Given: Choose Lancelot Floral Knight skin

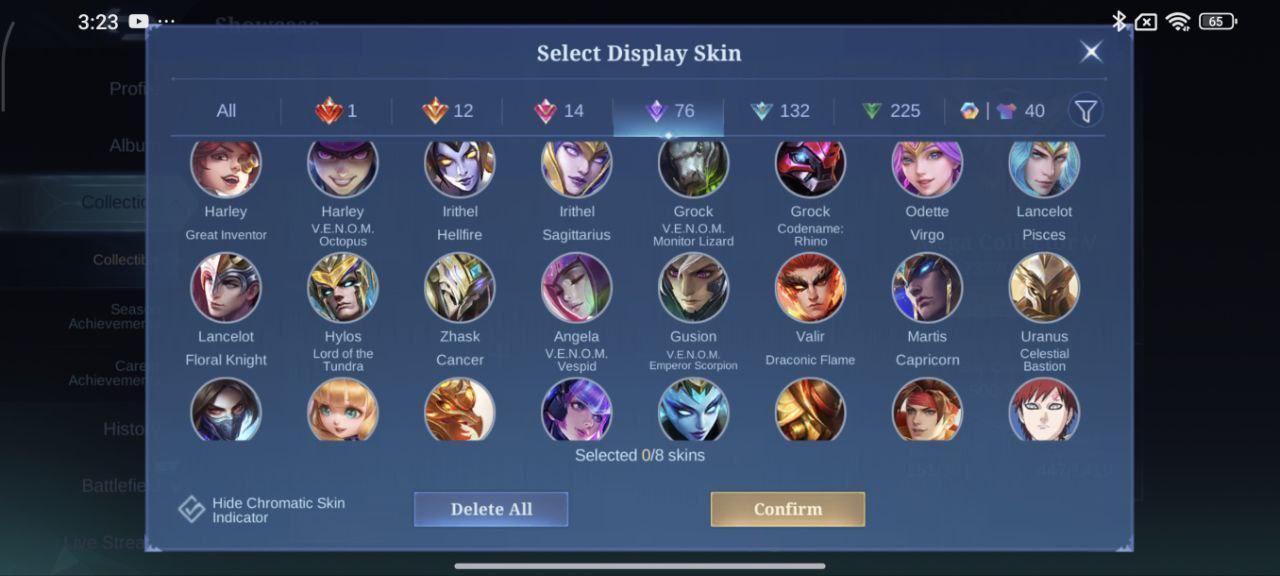Looking at the screenshot, I should 226,288.
